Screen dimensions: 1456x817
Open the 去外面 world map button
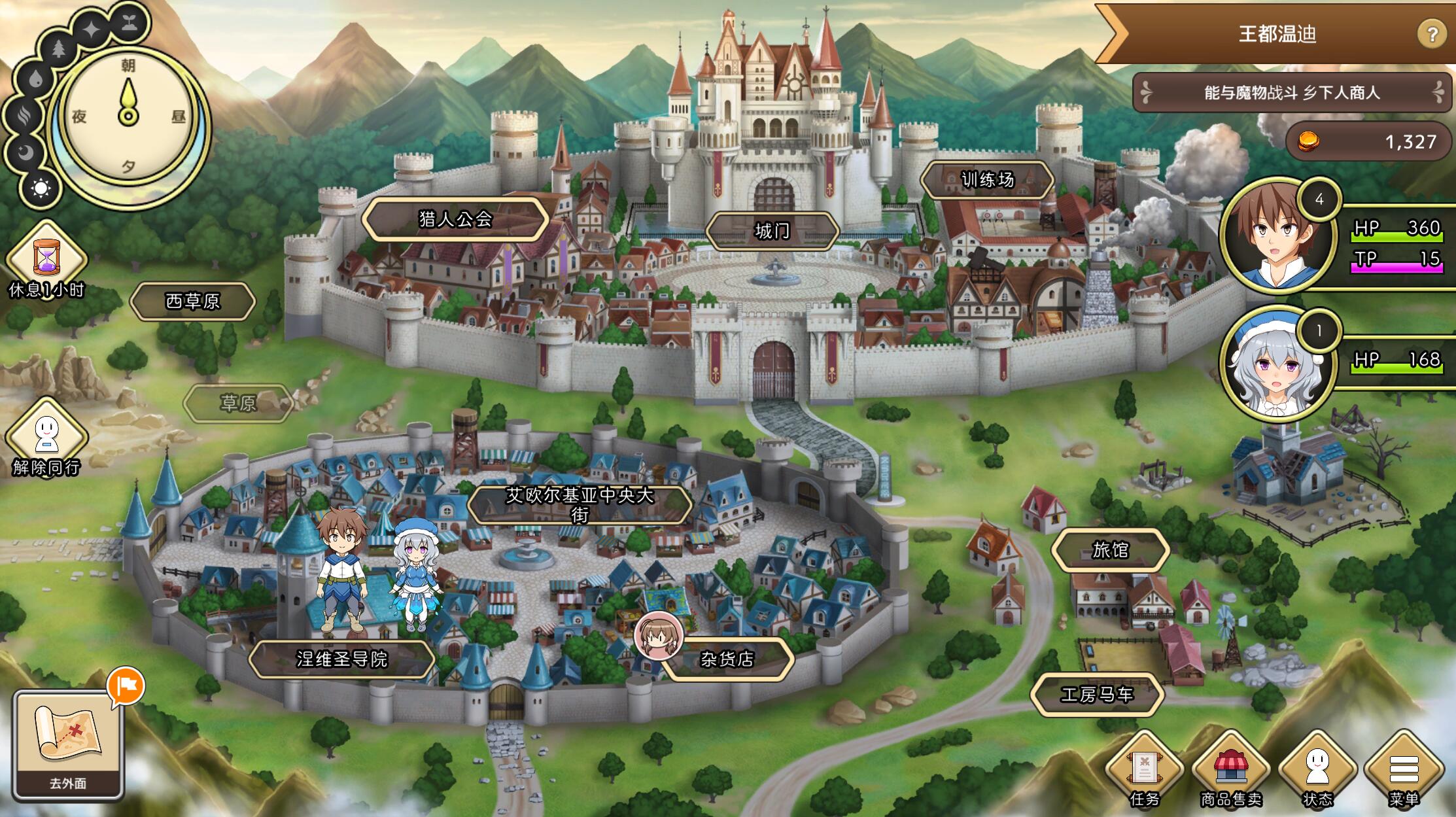68,744
